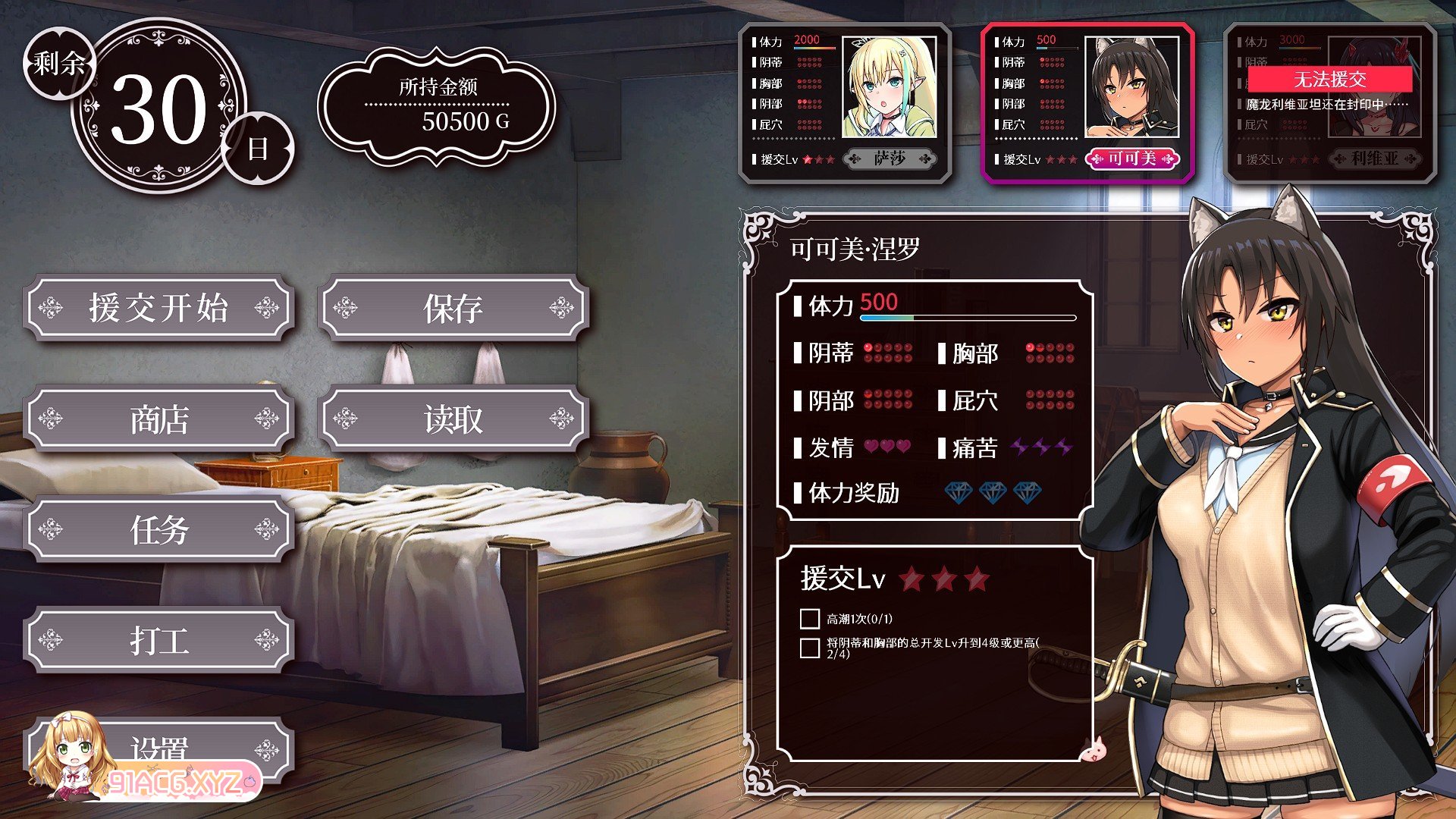Open the 商店 shop
The height and width of the screenshot is (819, 1456).
158,419
